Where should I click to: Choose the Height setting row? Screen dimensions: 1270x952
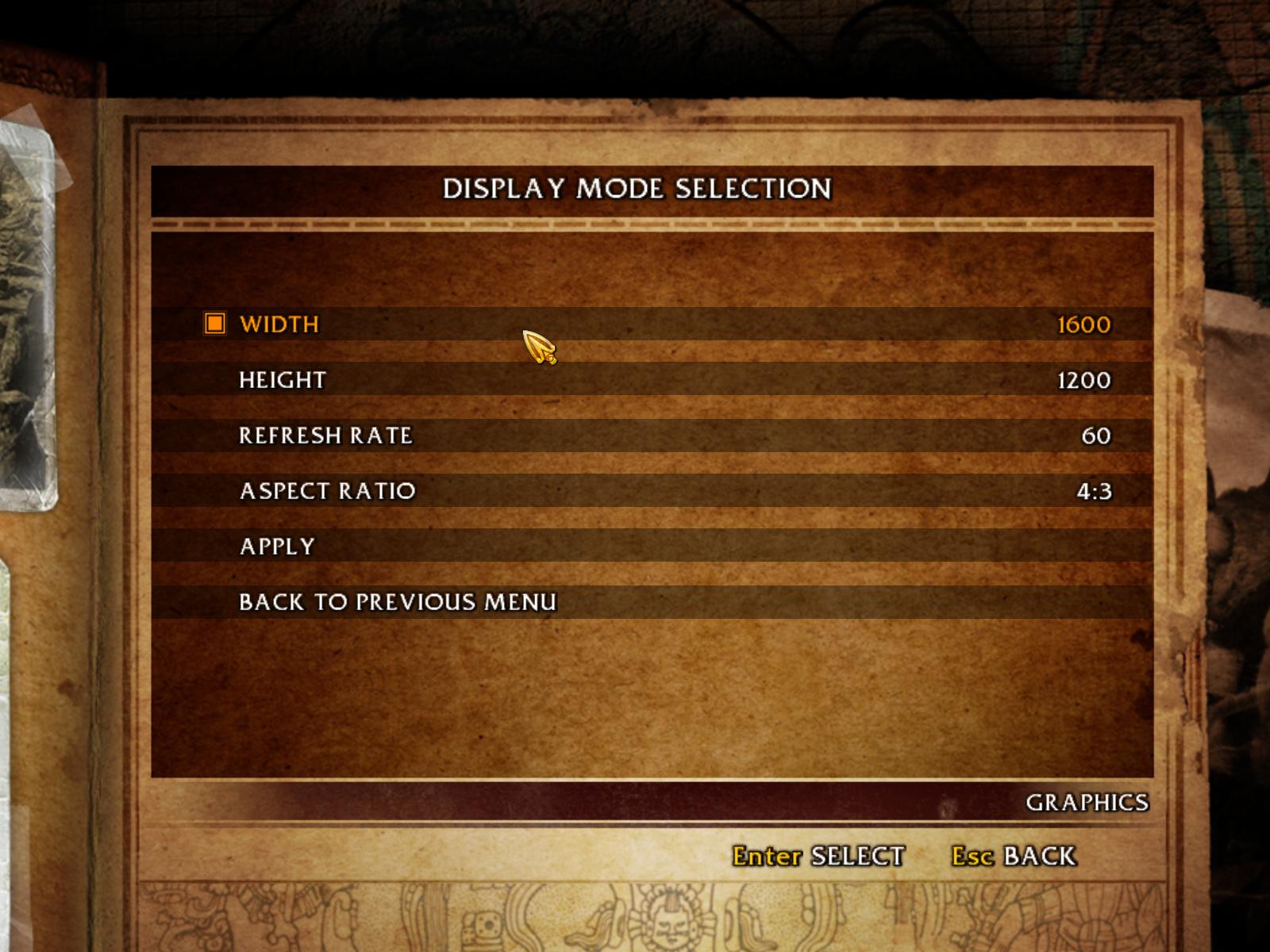point(283,380)
